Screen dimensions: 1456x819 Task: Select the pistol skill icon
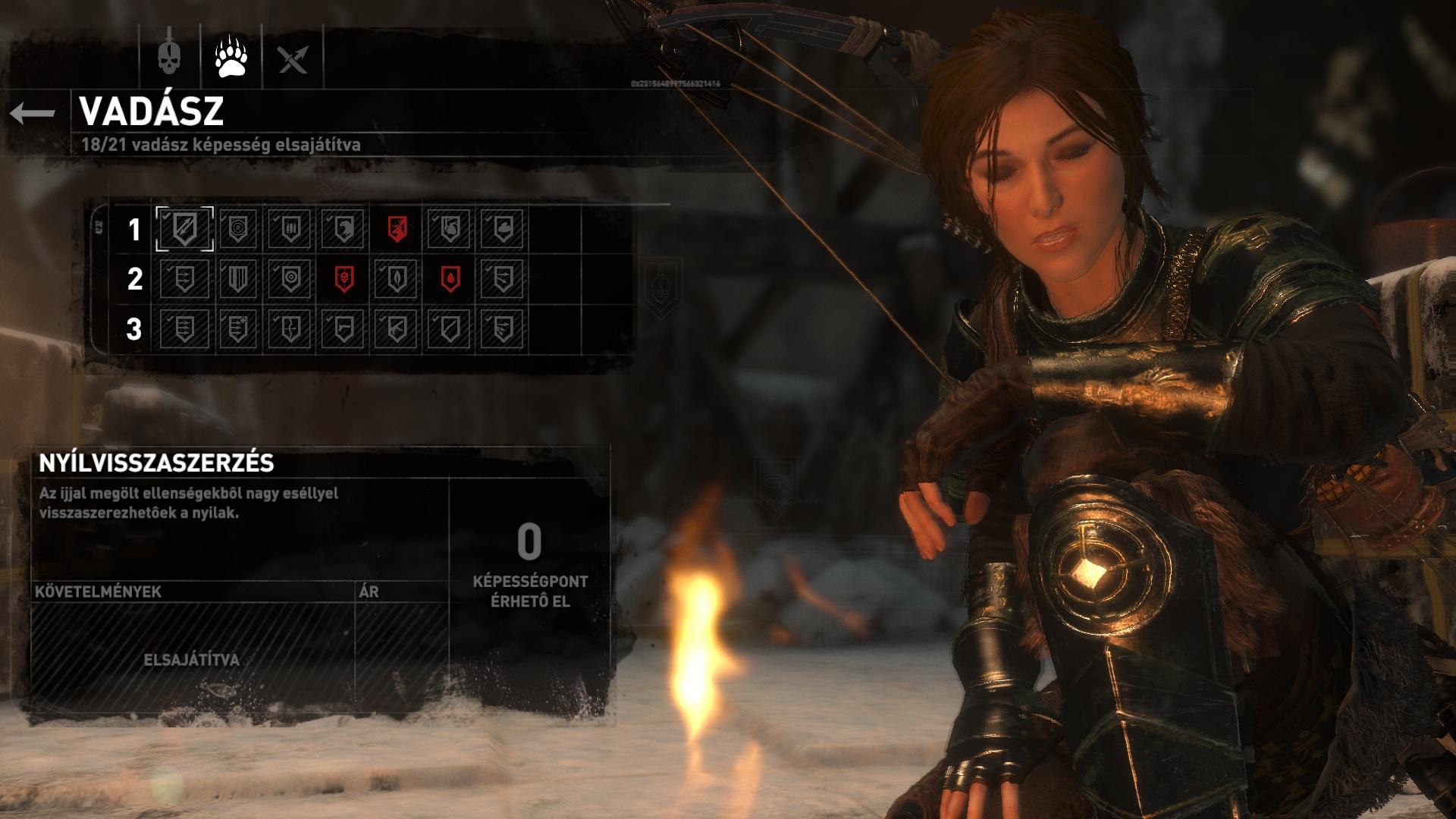[344, 329]
